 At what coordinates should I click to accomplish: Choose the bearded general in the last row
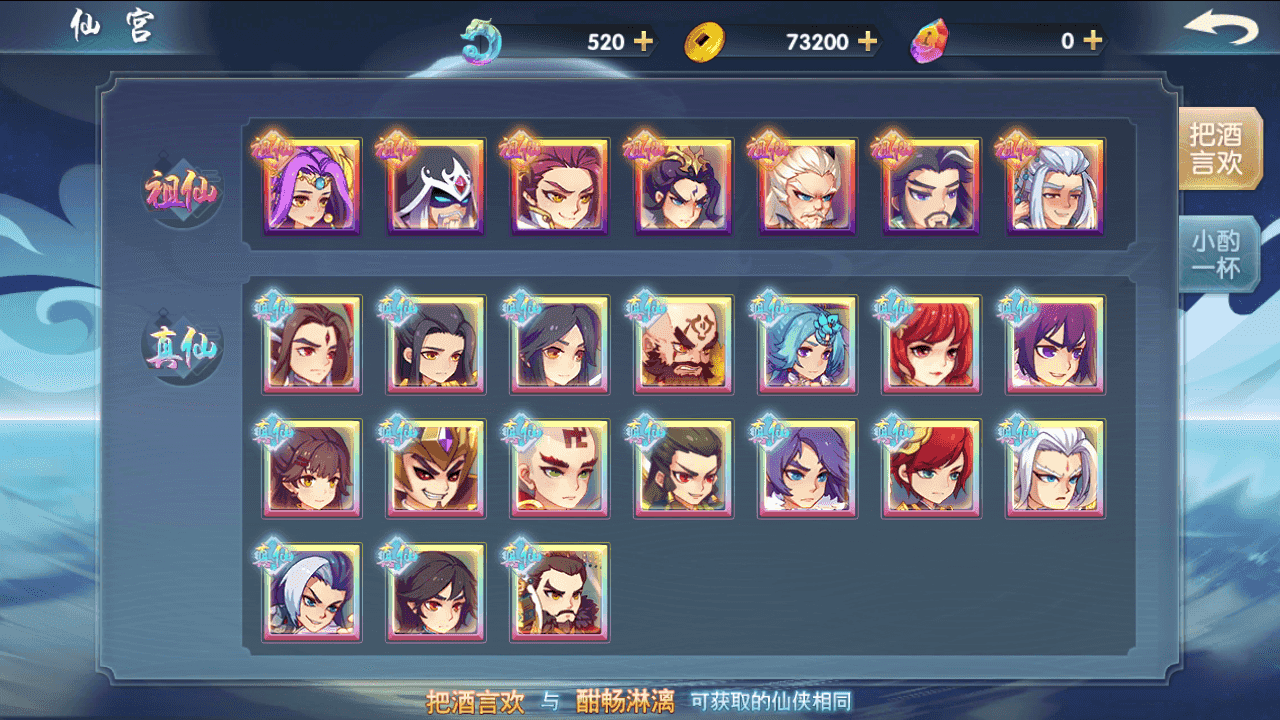560,593
